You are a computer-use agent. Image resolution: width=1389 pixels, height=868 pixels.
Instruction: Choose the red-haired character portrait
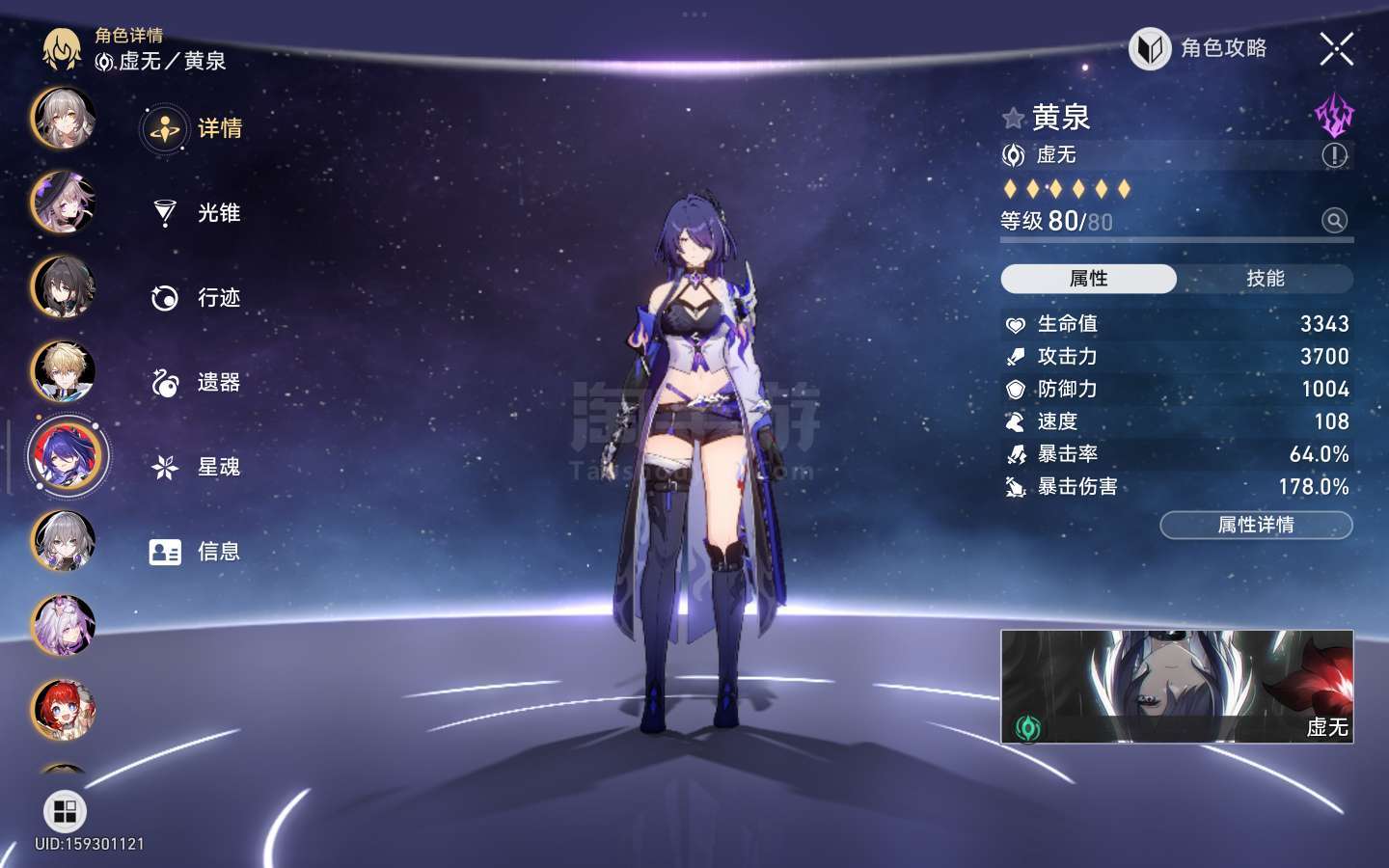click(64, 710)
